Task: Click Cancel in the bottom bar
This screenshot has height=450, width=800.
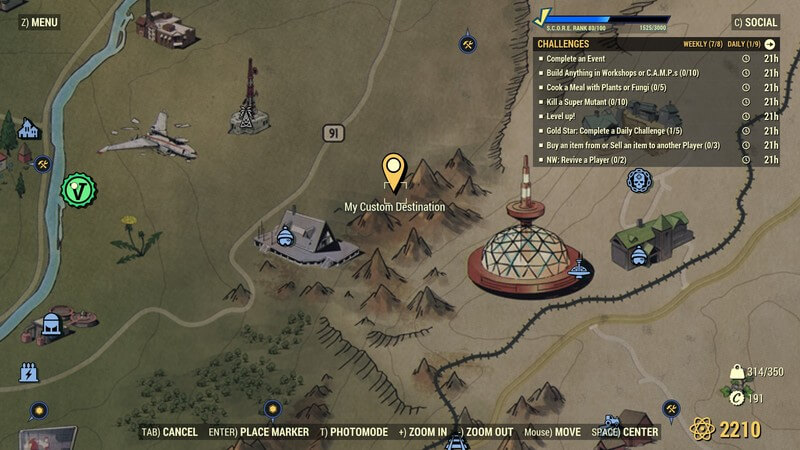Action: pyautogui.click(x=169, y=432)
